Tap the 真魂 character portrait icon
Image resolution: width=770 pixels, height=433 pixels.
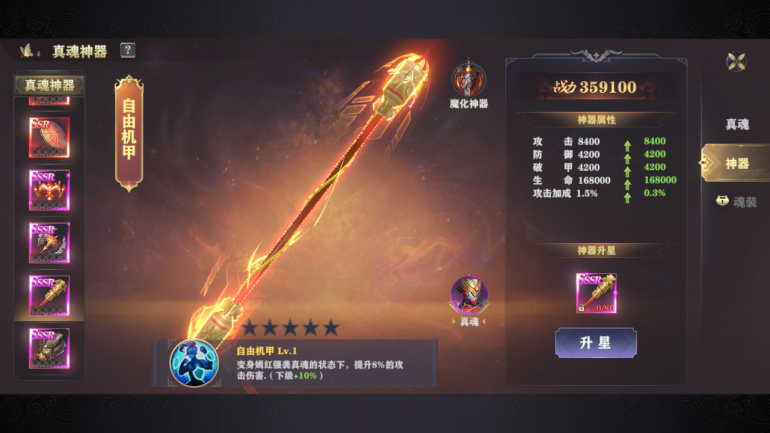(468, 297)
